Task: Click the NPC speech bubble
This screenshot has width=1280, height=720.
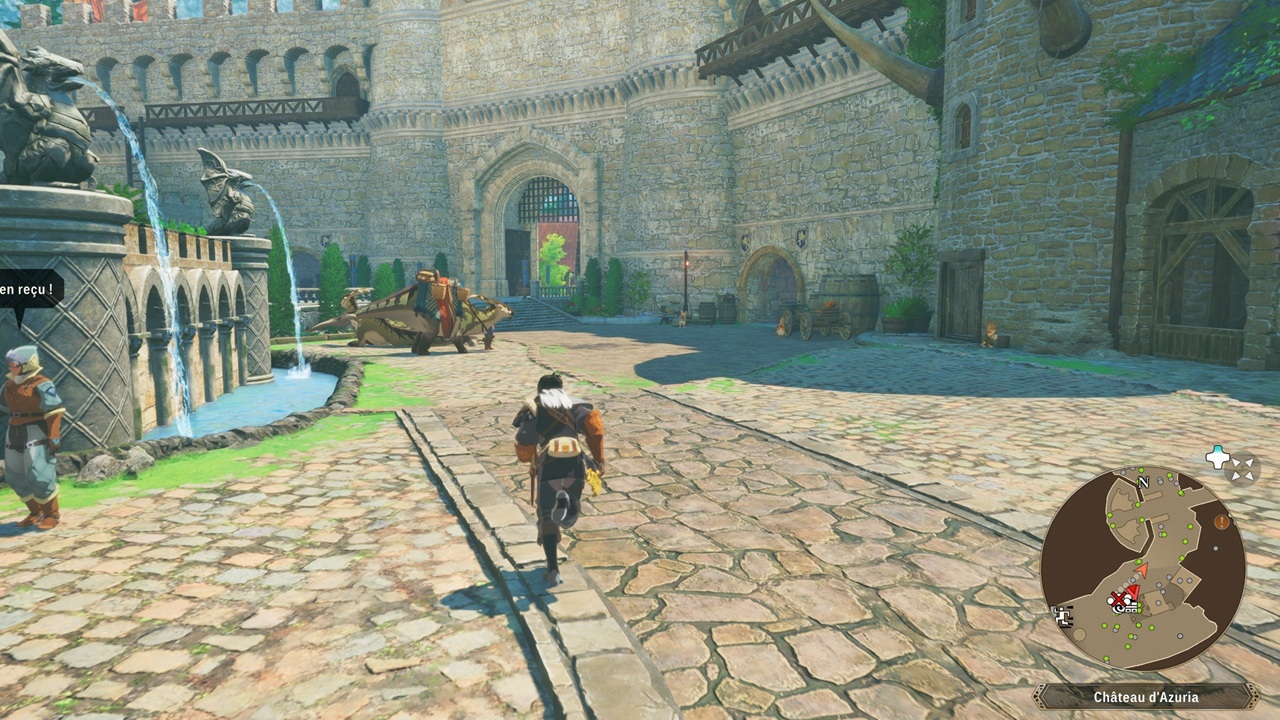Action: pyautogui.click(x=30, y=292)
